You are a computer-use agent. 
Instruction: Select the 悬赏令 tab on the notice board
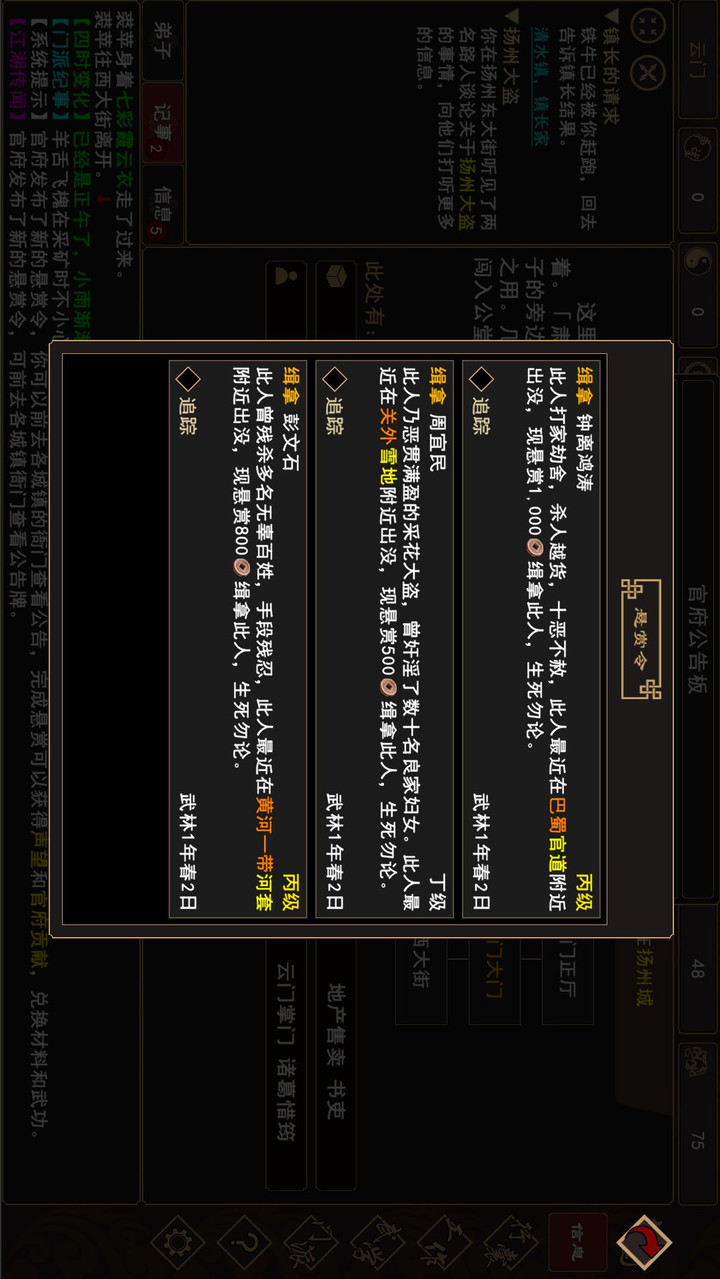pos(641,637)
